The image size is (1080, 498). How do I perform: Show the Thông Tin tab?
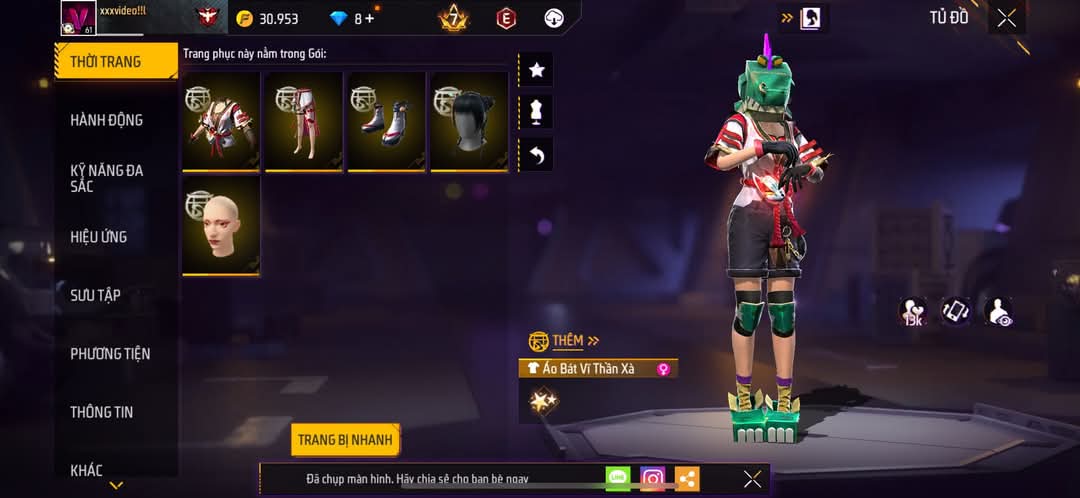(x=102, y=412)
